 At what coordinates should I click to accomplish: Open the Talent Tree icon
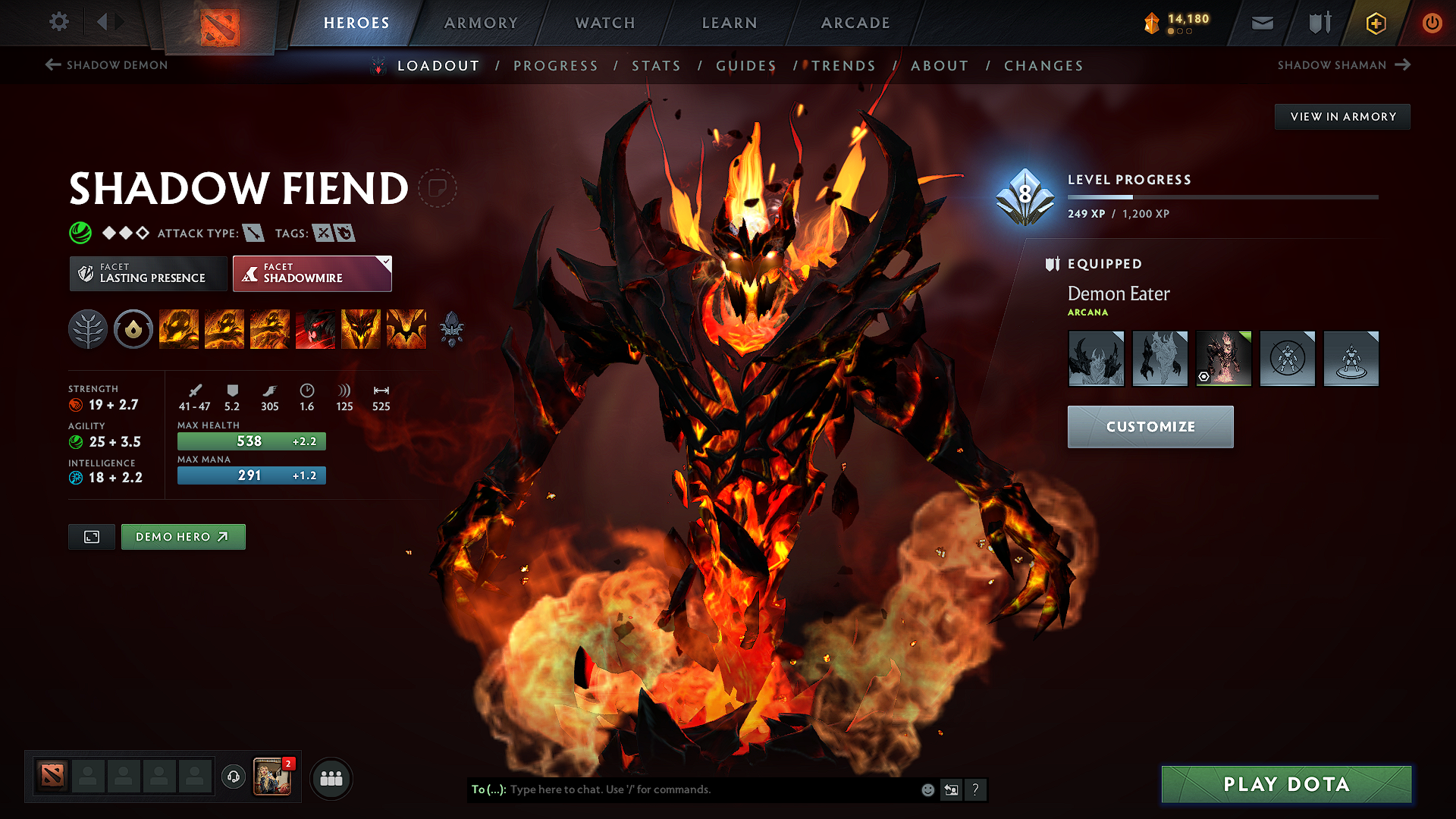(87, 329)
